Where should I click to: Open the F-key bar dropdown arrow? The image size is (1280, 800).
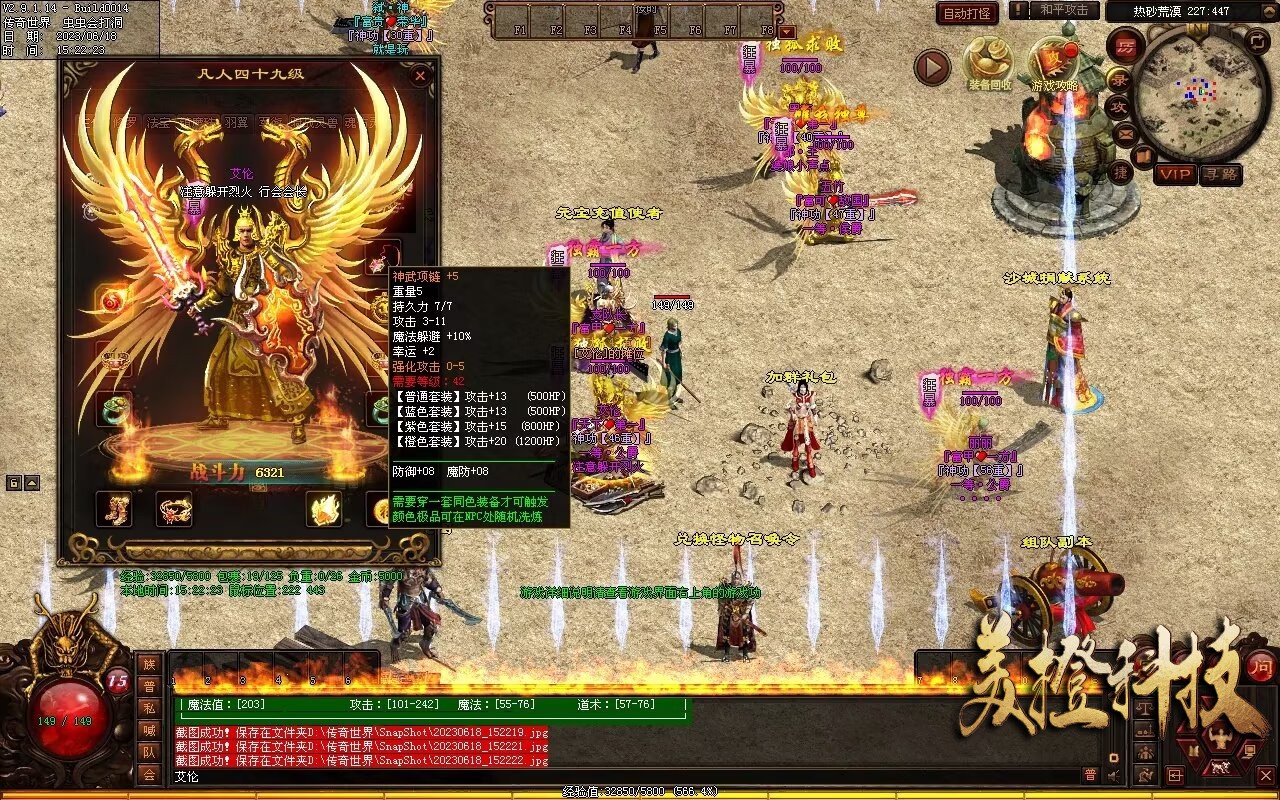tap(787, 32)
